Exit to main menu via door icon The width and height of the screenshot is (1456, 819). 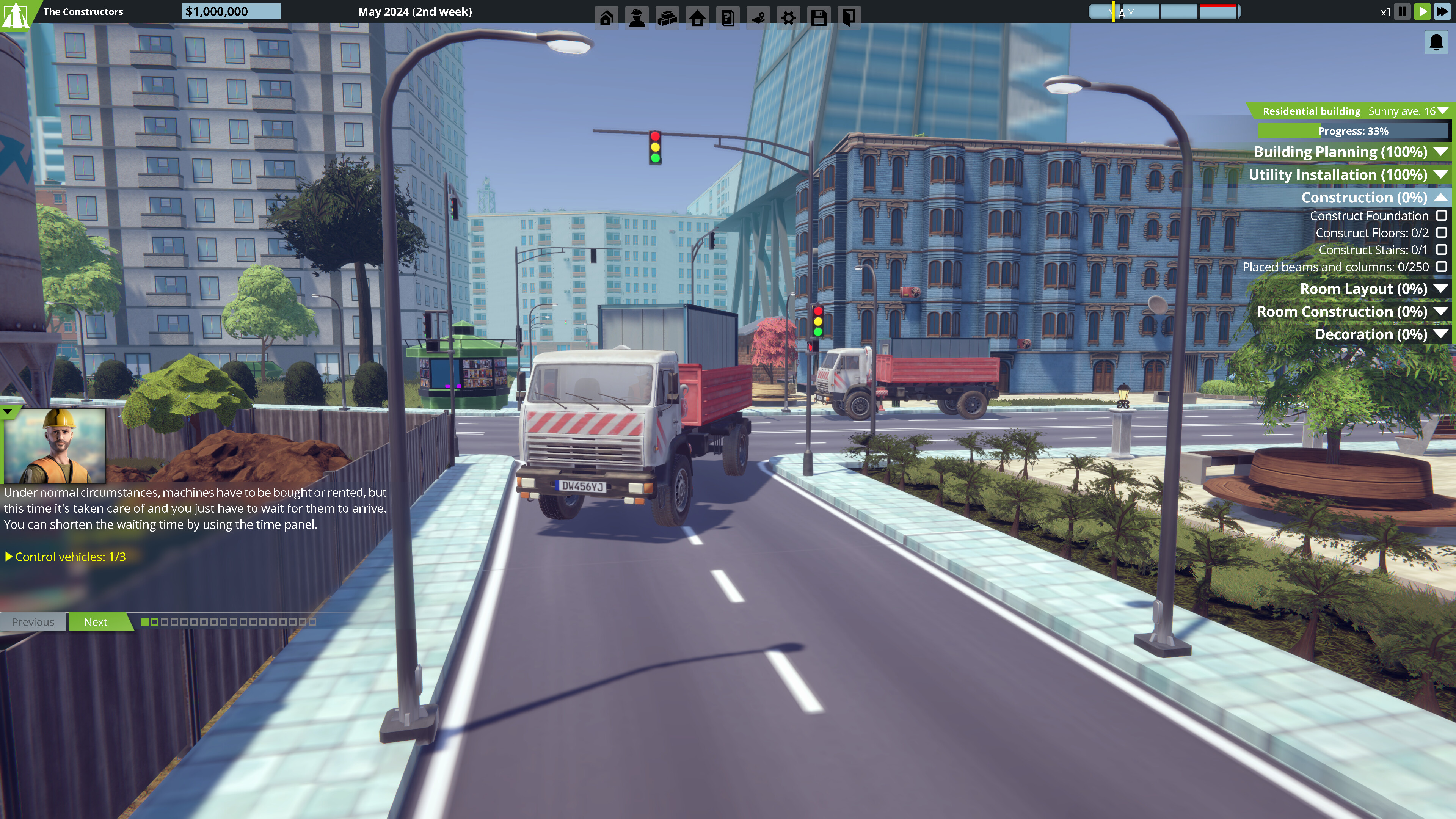click(849, 17)
